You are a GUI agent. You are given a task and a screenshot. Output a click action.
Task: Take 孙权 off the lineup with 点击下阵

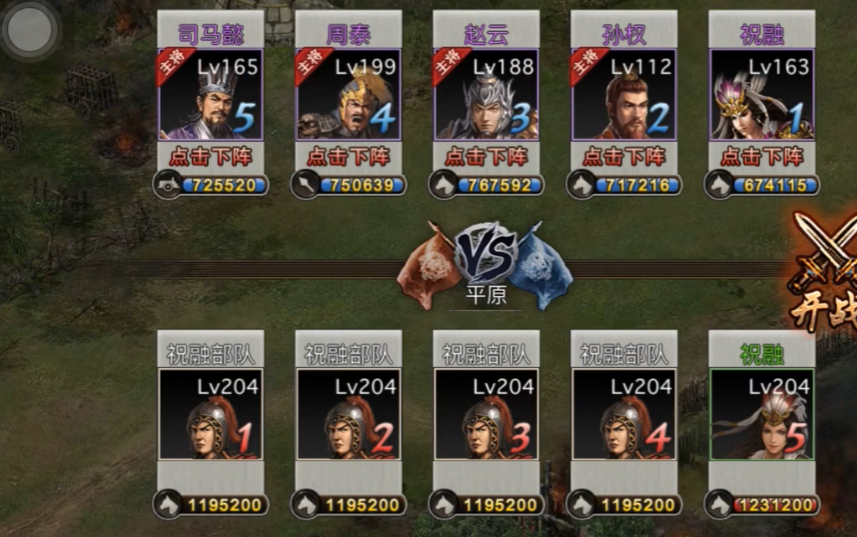pos(624,157)
